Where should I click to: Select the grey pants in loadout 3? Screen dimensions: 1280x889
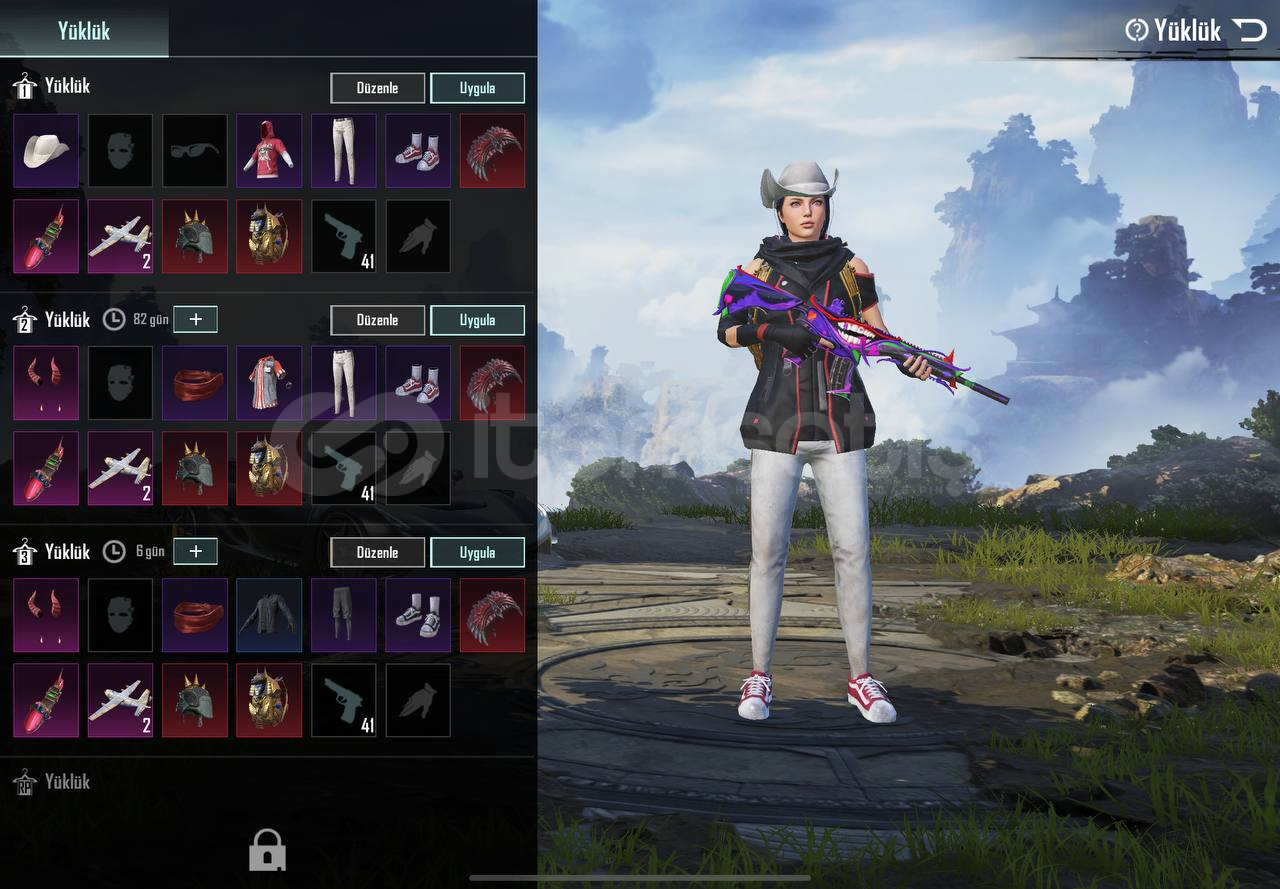(343, 614)
